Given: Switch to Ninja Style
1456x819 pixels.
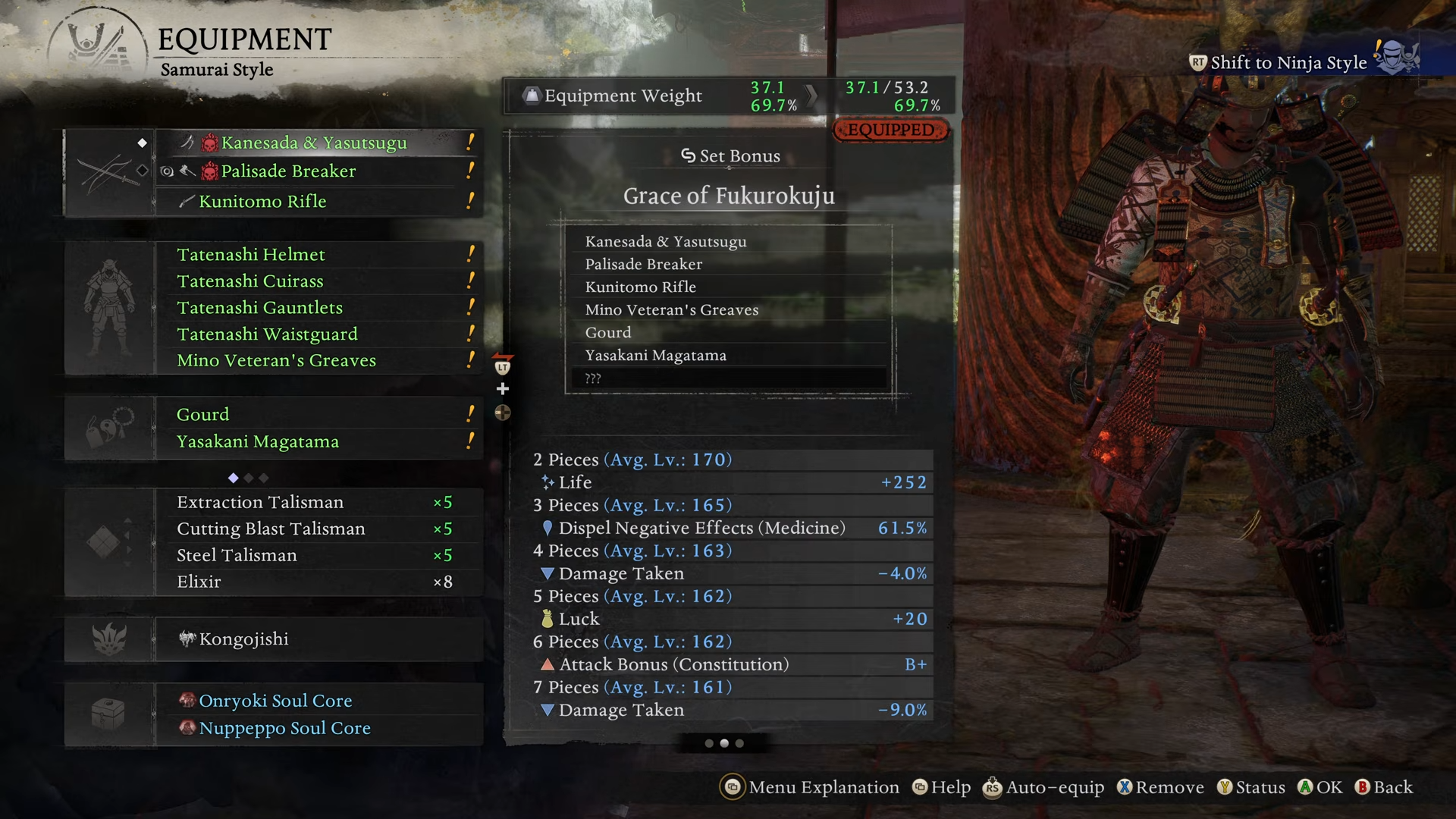Looking at the screenshot, I should coord(1288,63).
